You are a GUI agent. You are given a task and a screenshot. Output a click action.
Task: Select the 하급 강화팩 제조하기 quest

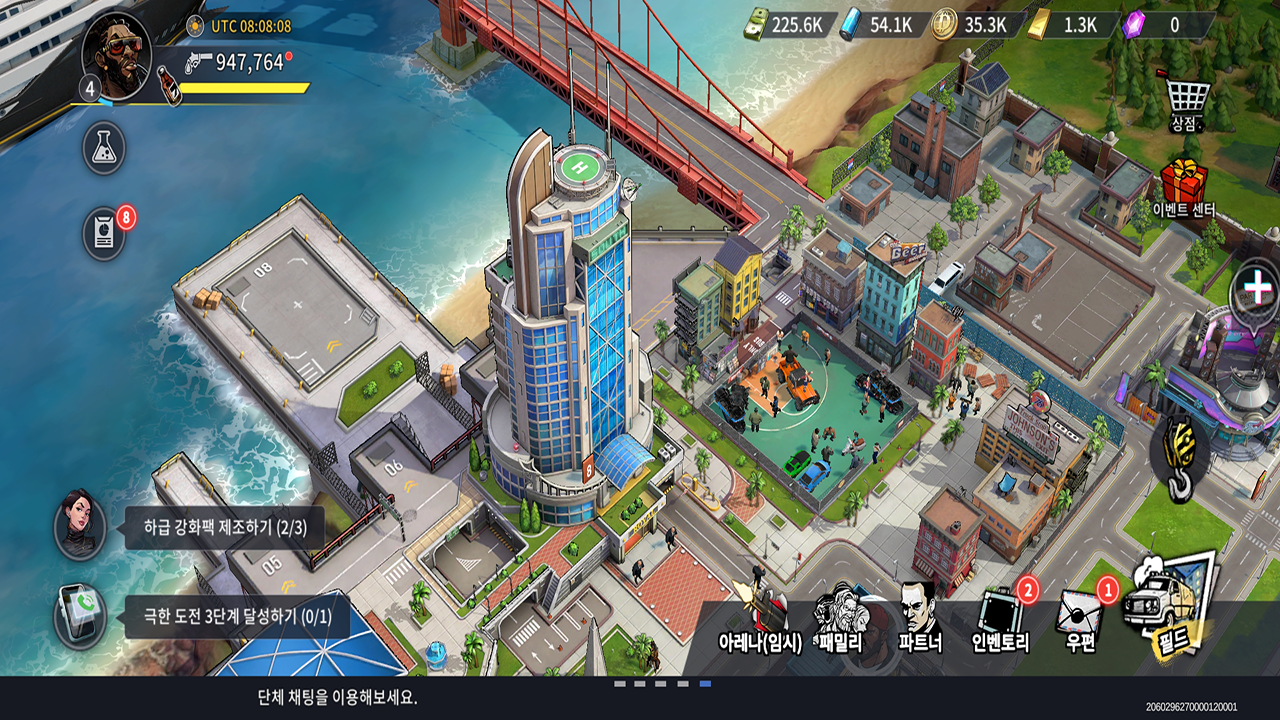point(225,527)
